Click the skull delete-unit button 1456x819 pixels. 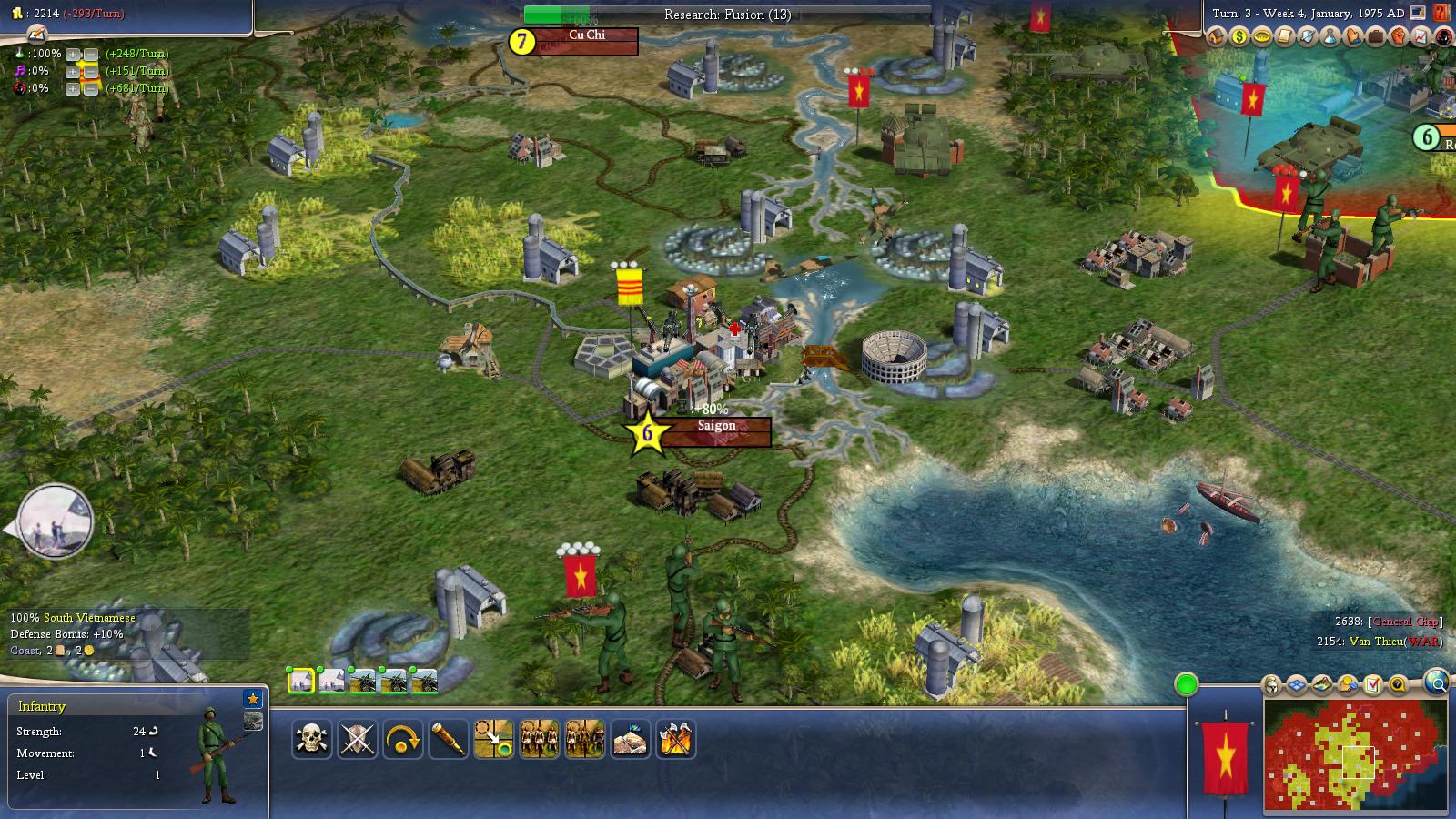point(311,739)
